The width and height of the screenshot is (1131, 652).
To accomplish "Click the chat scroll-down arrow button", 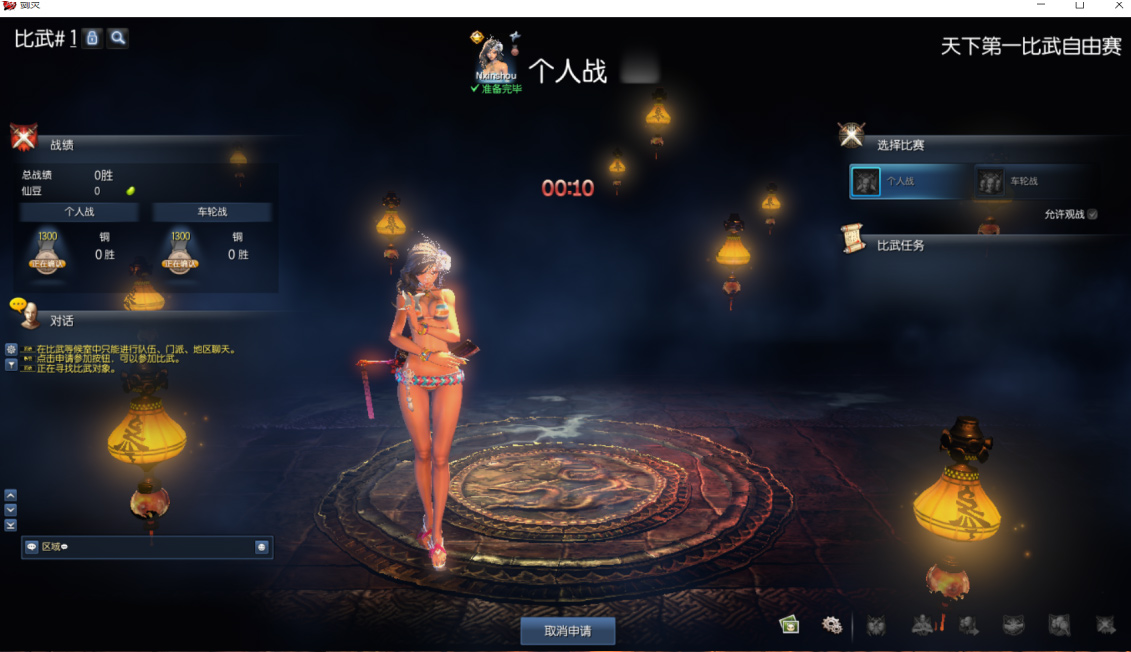I will click(11, 510).
